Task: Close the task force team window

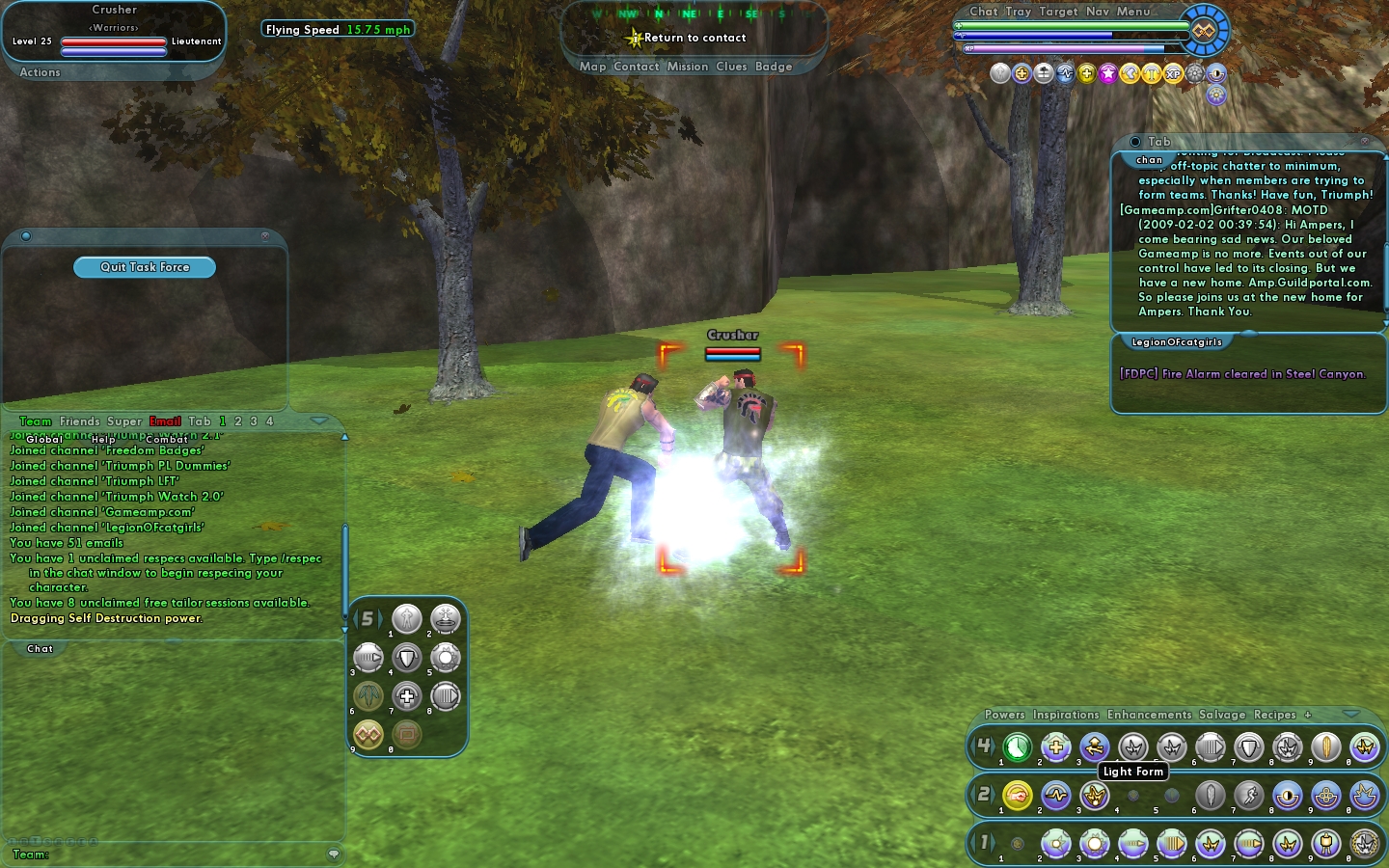Action: coord(265,236)
